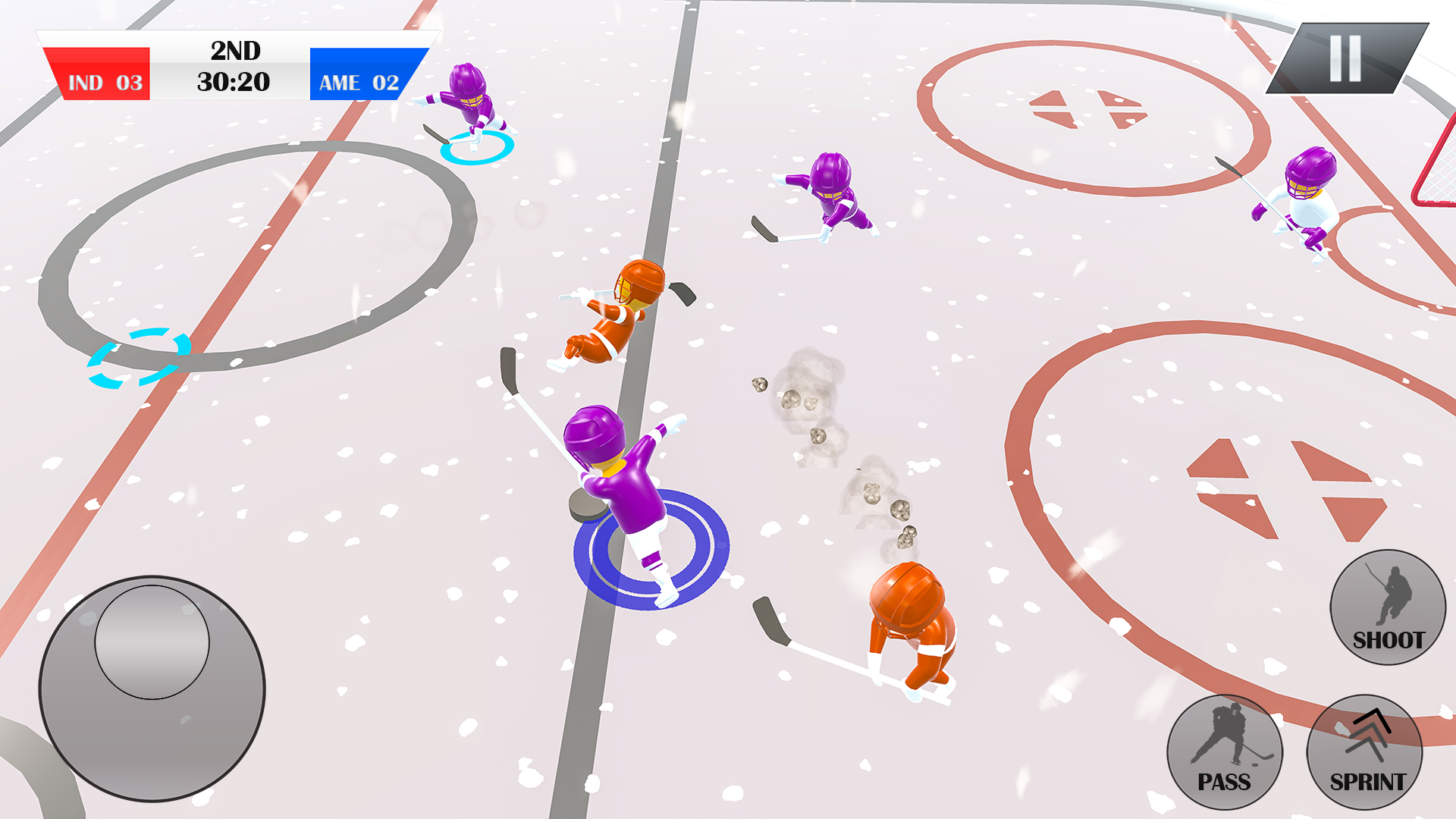
Task: Tap the cyan ring under the top-left player
Action: click(478, 148)
